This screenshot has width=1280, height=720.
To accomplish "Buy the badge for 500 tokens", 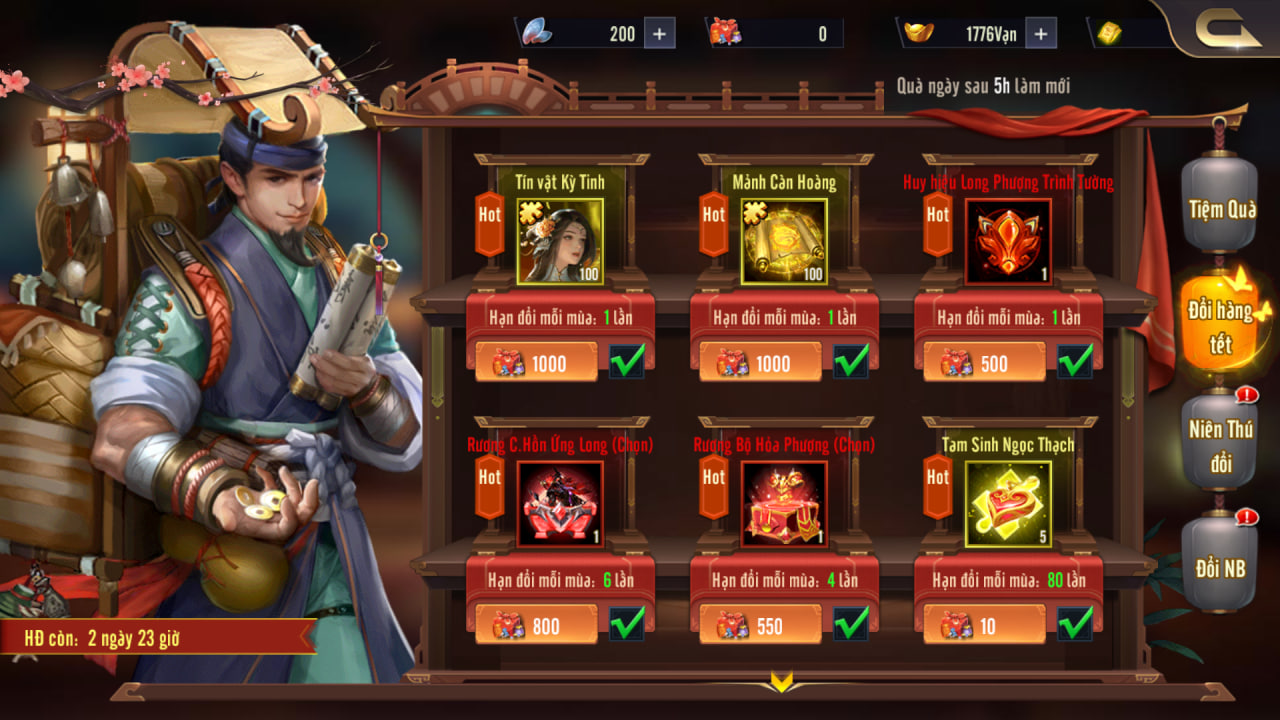I will [984, 362].
